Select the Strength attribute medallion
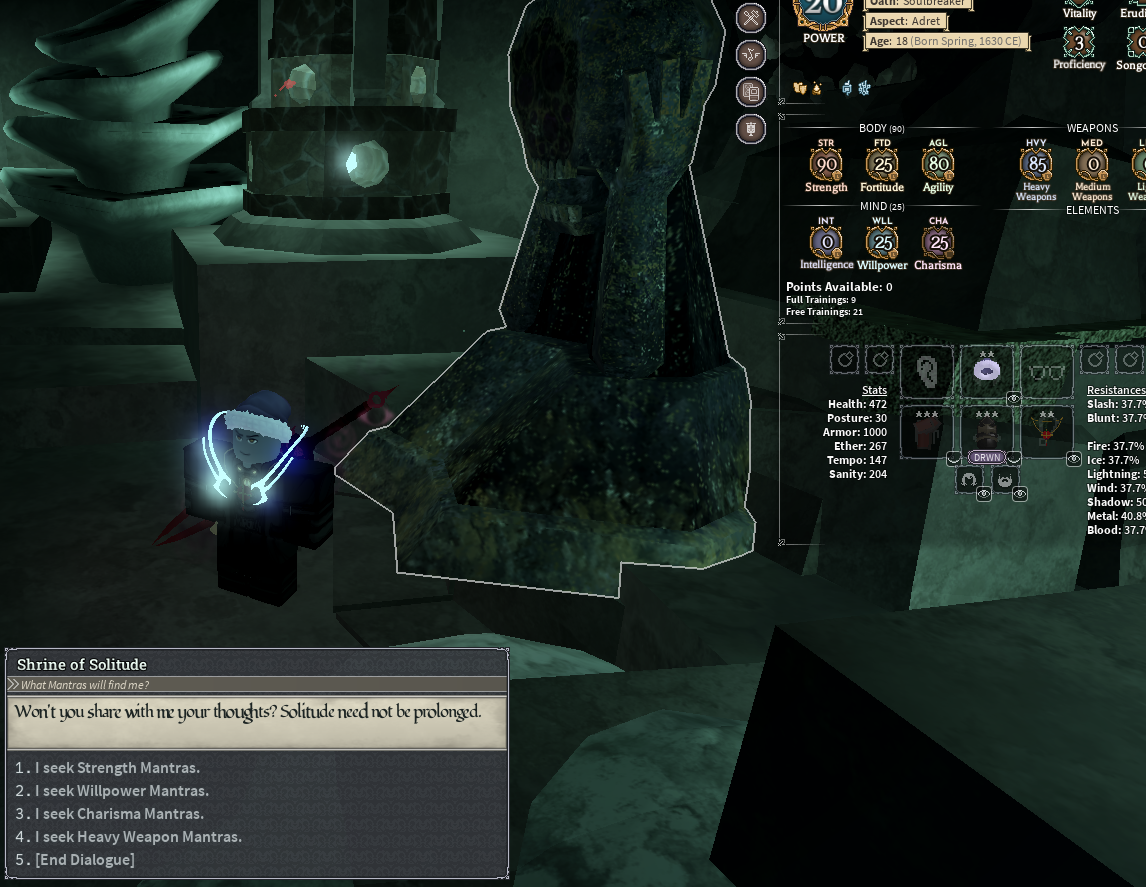 (826, 165)
